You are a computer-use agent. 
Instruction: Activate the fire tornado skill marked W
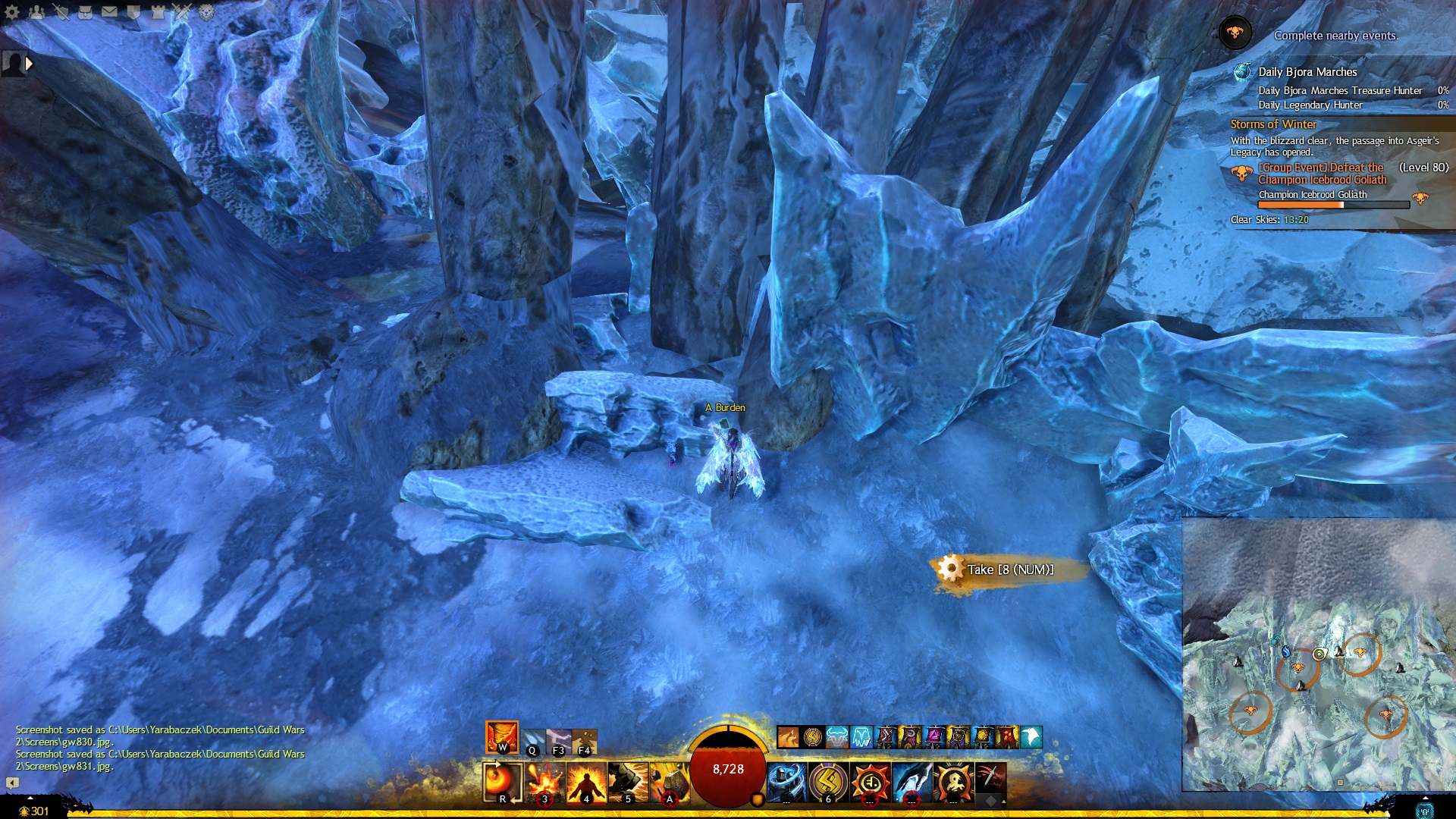[x=502, y=737]
